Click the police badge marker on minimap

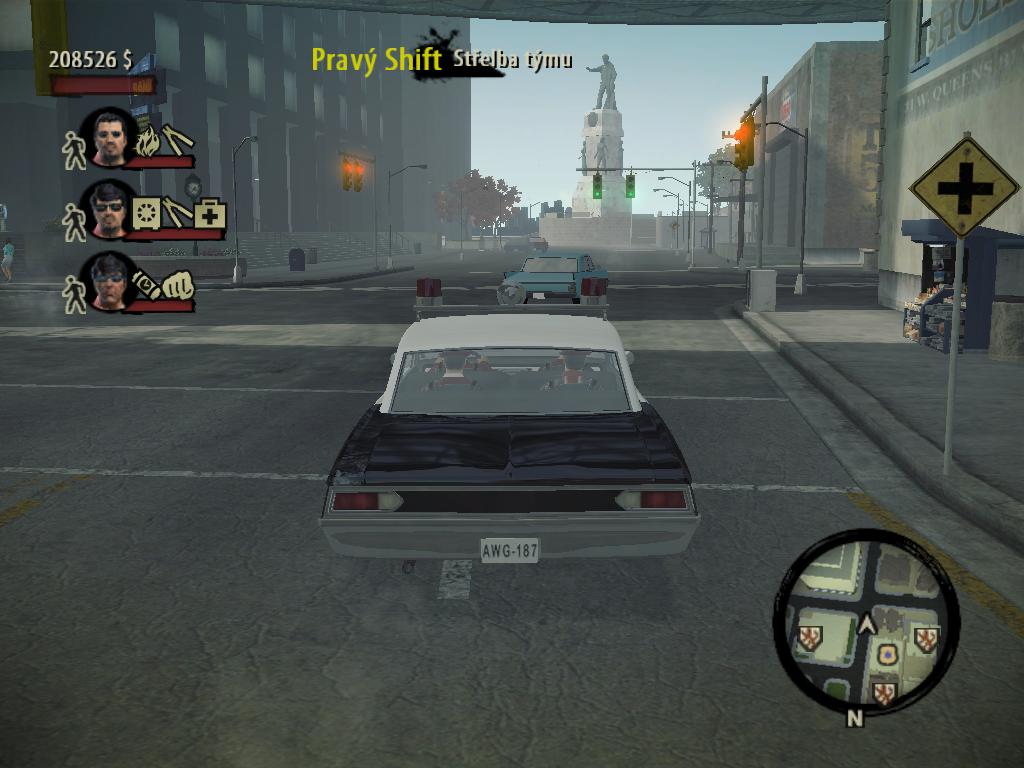click(886, 655)
